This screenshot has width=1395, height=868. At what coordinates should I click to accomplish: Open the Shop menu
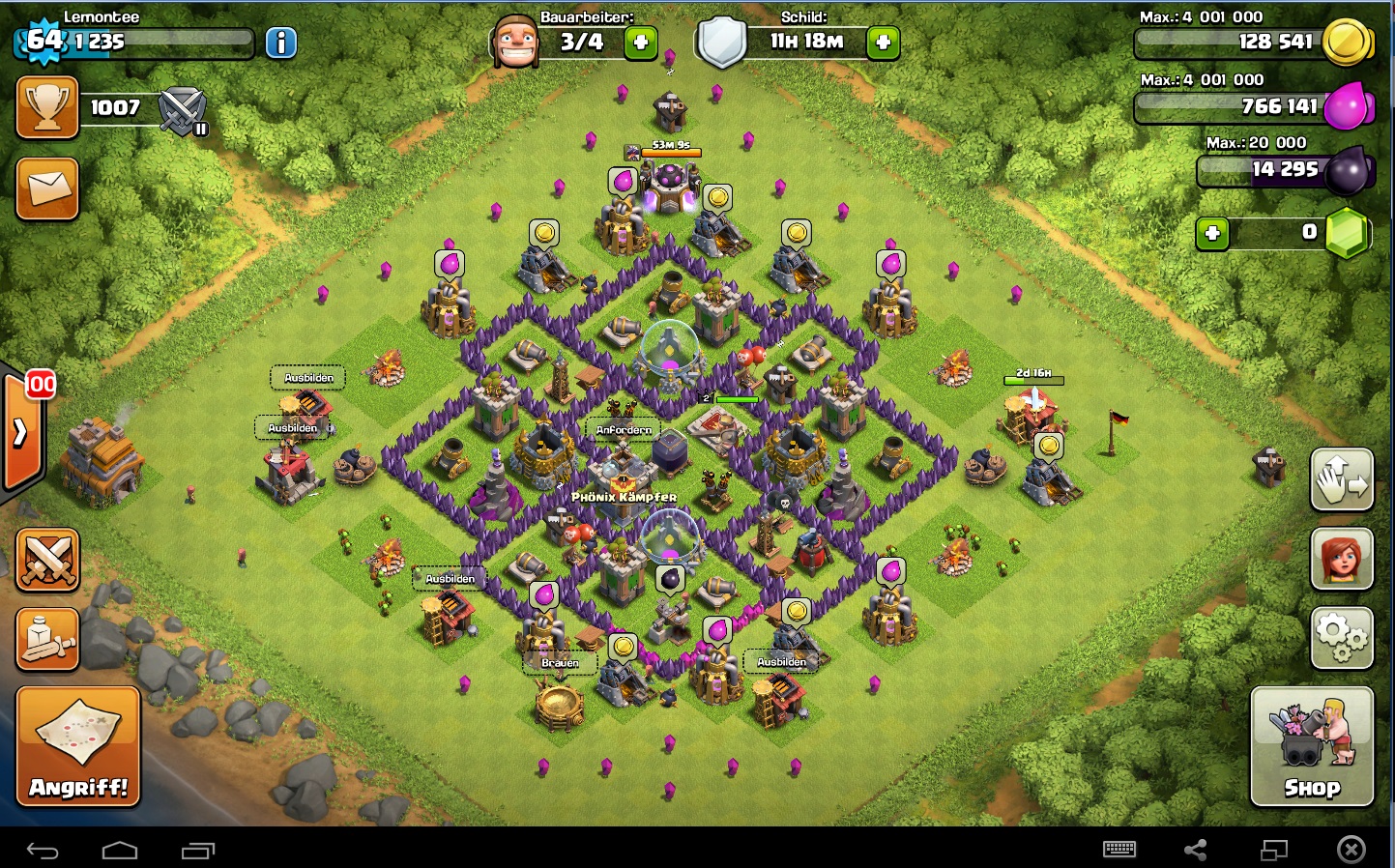click(x=1312, y=746)
